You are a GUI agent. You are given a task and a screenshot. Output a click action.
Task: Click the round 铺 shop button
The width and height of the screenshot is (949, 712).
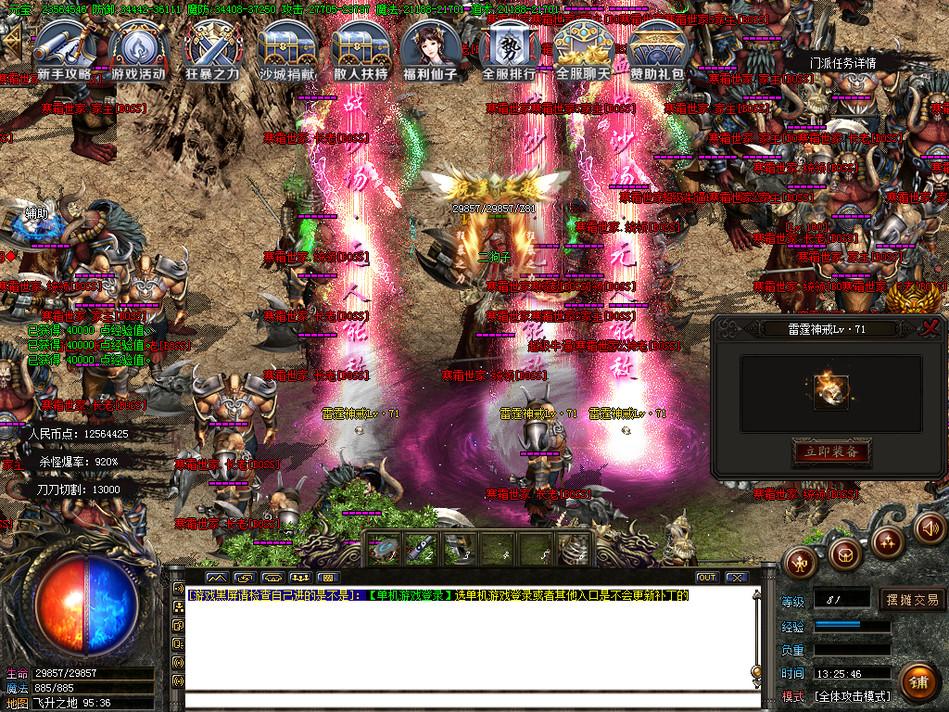click(917, 683)
